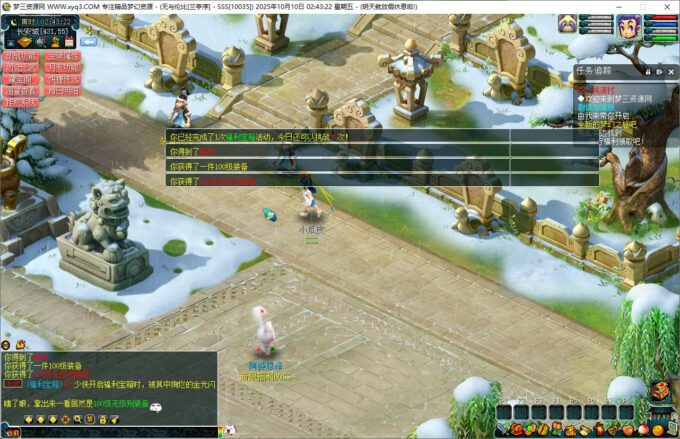Screen dimensions: 680x439
Task: Click the top-left red shortcut button
Action: pyautogui.click(x=21, y=56)
